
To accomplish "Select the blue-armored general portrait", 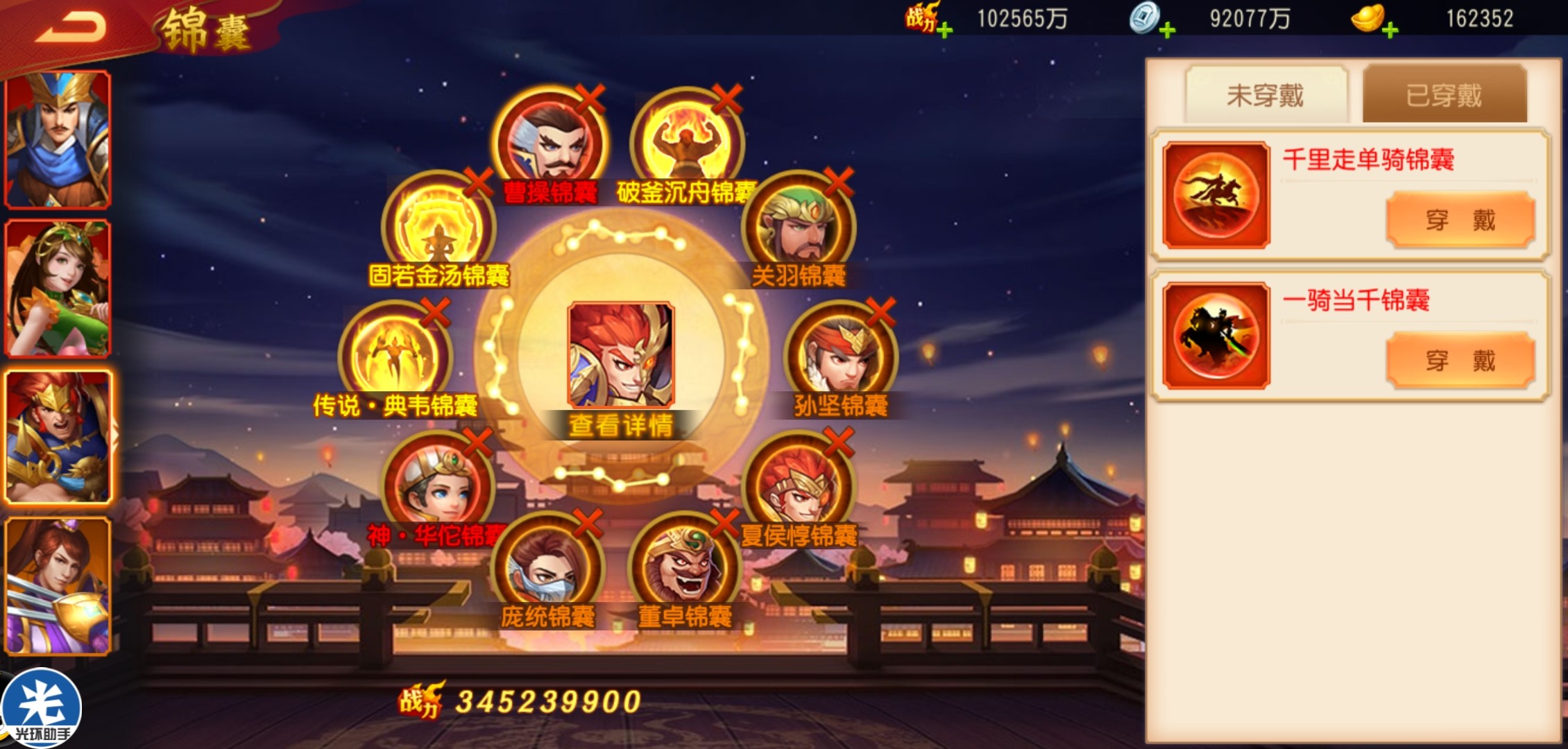I will tap(58, 139).
